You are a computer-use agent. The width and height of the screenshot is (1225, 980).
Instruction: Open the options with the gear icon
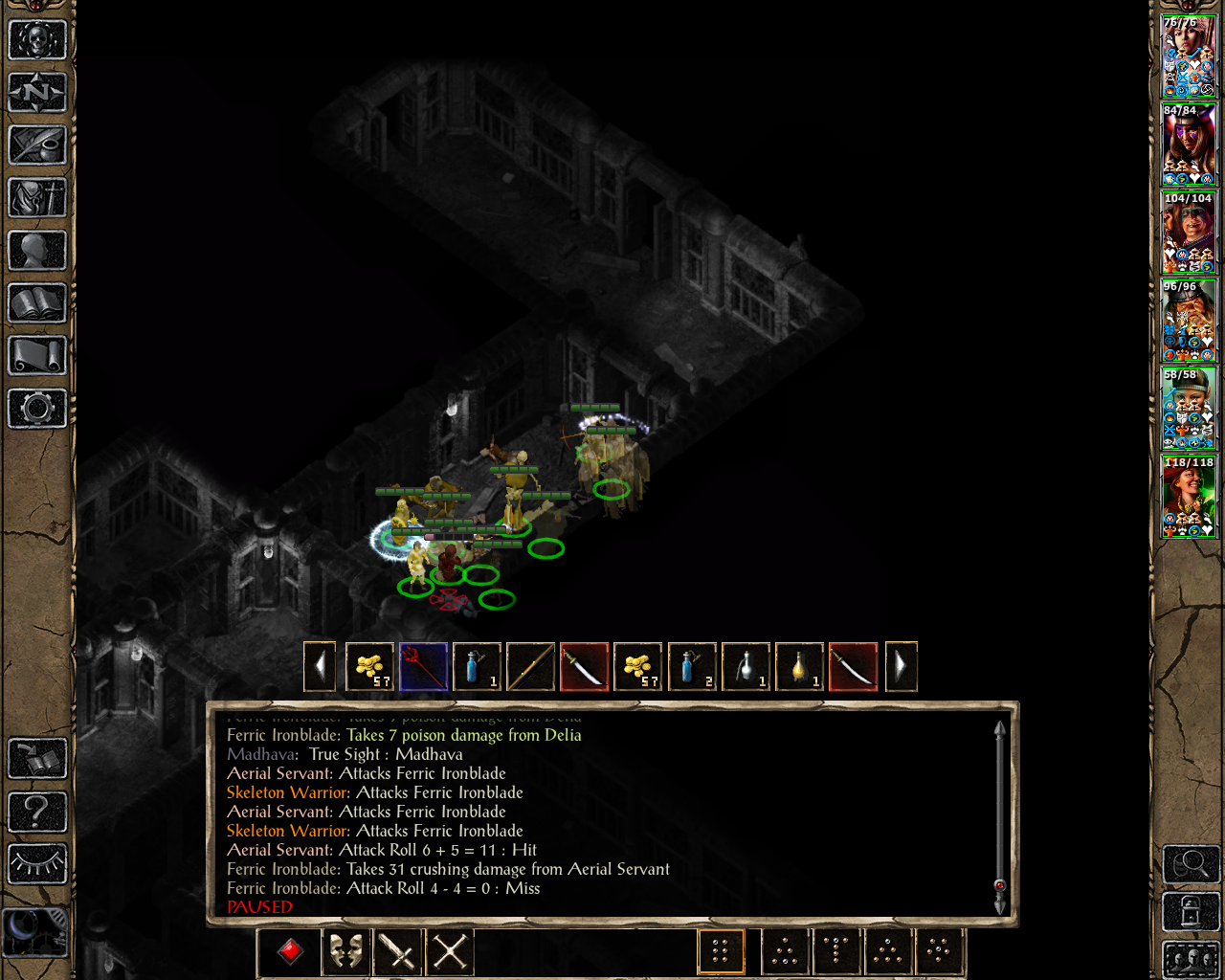37,409
